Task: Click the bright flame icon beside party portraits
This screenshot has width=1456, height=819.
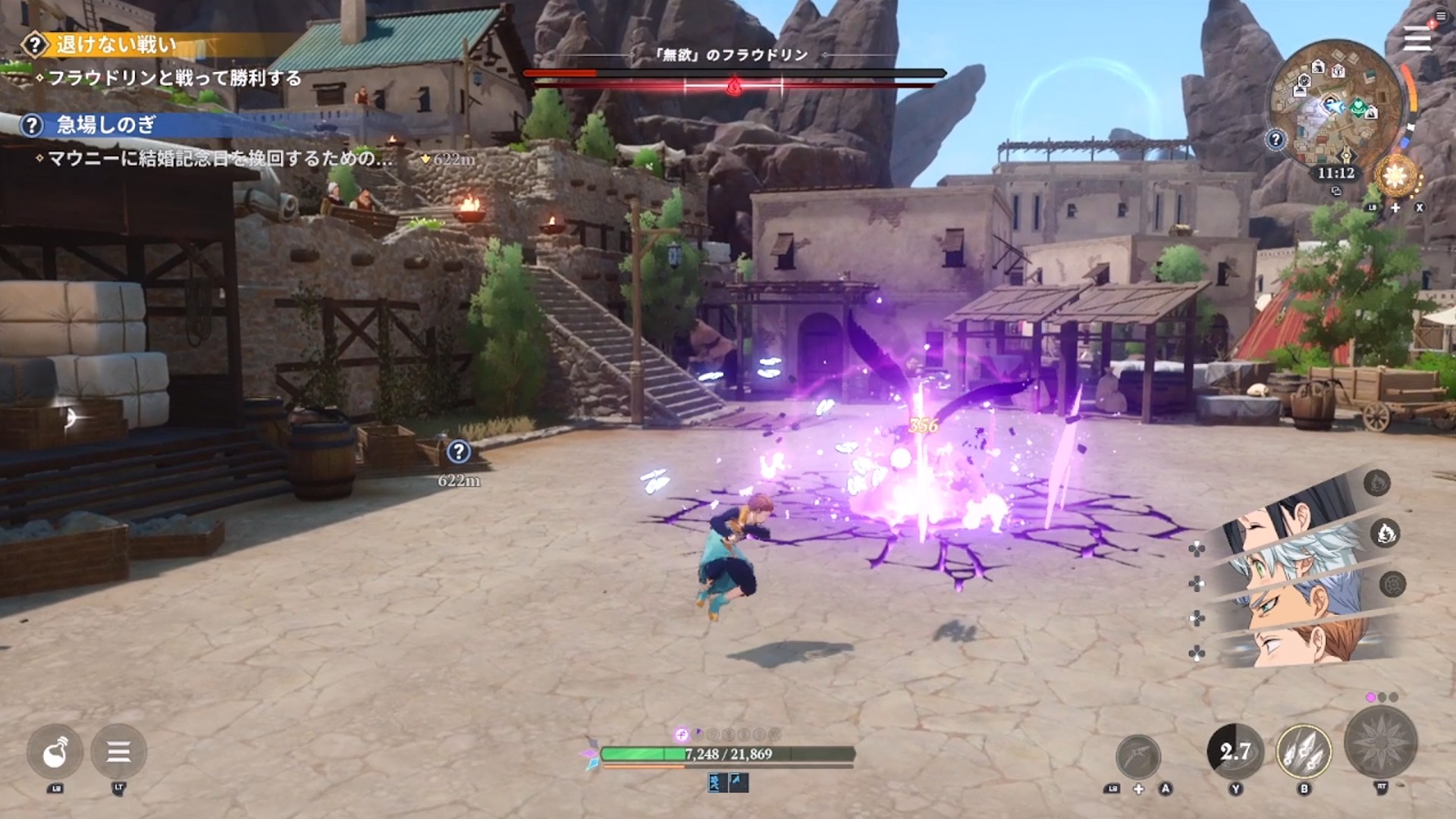Action: (1385, 534)
